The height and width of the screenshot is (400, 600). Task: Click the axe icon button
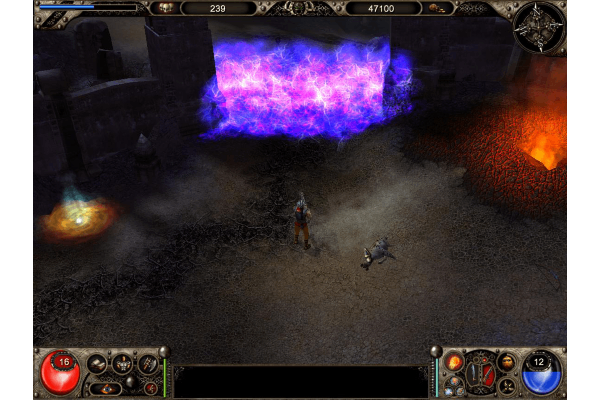pyautogui.click(x=148, y=364)
